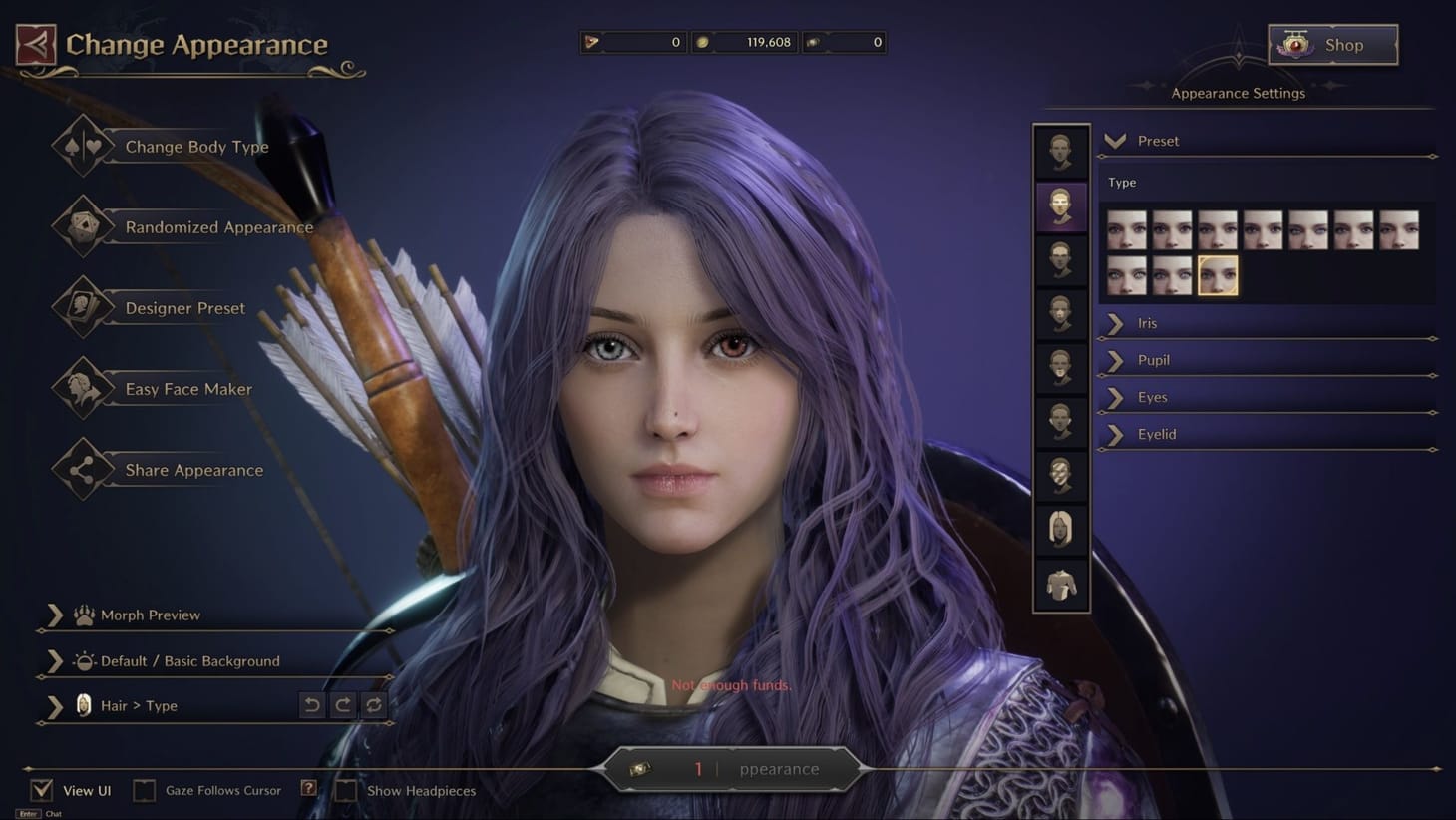
Task: Click Share Appearance
Action: click(193, 470)
